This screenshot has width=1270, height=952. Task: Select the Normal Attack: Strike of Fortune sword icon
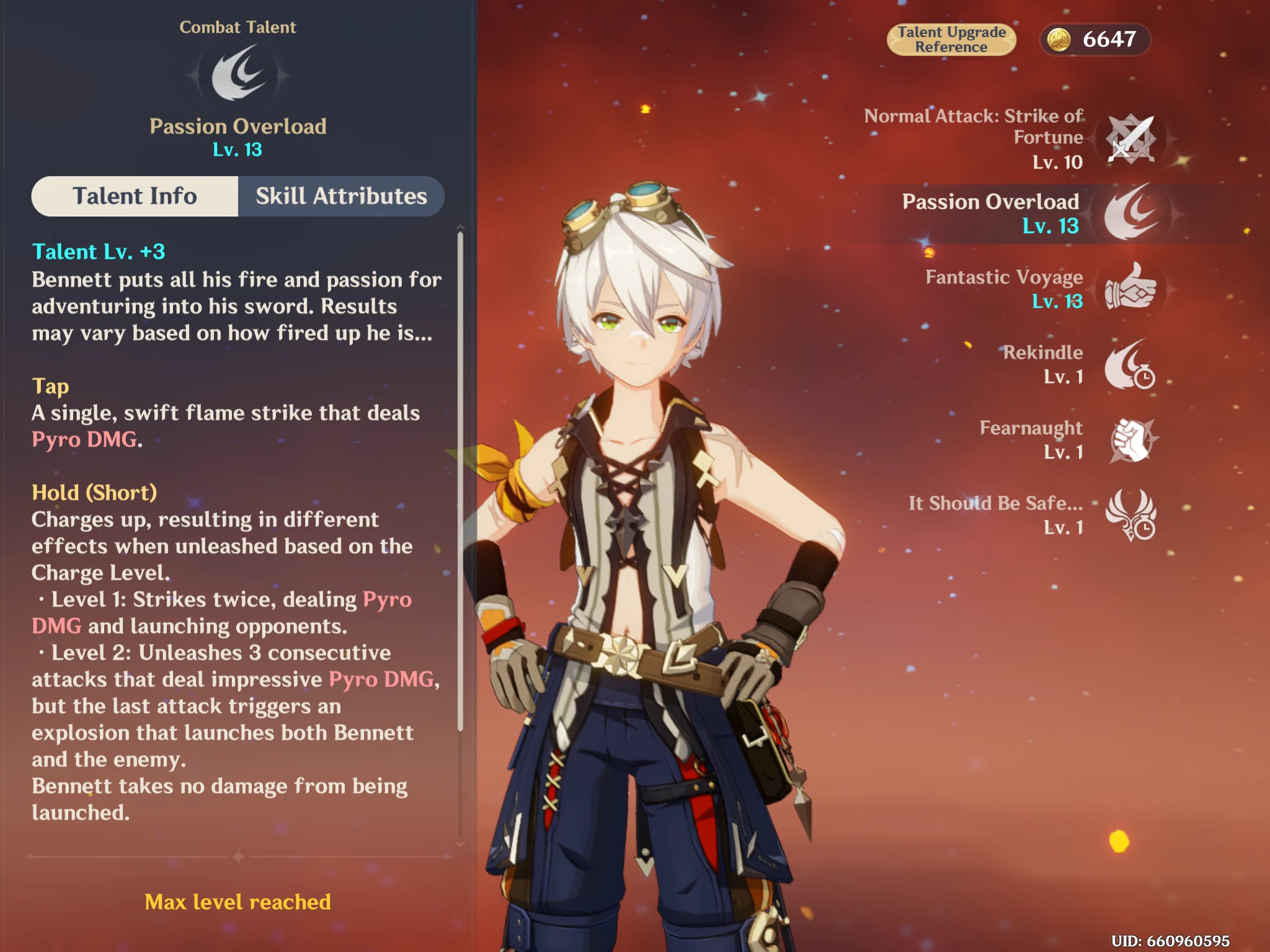1130,139
